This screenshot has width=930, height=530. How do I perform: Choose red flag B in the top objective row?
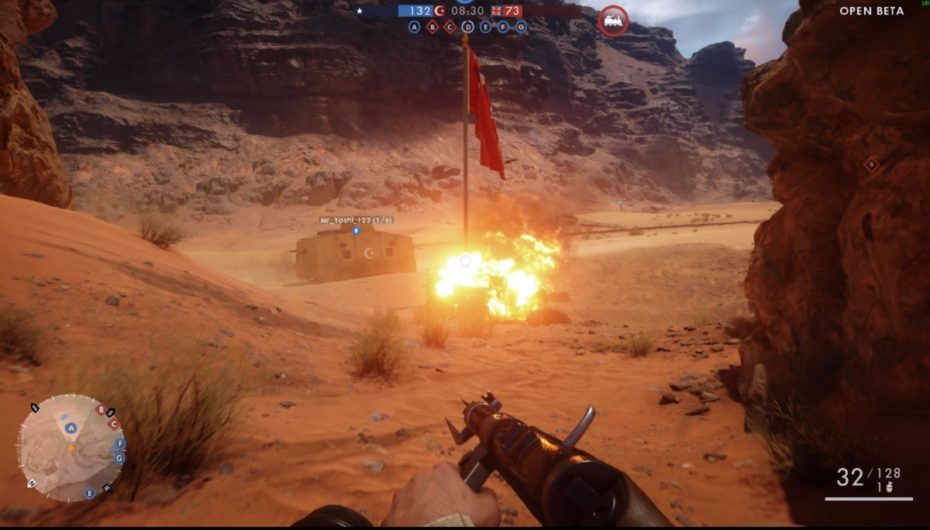432,27
